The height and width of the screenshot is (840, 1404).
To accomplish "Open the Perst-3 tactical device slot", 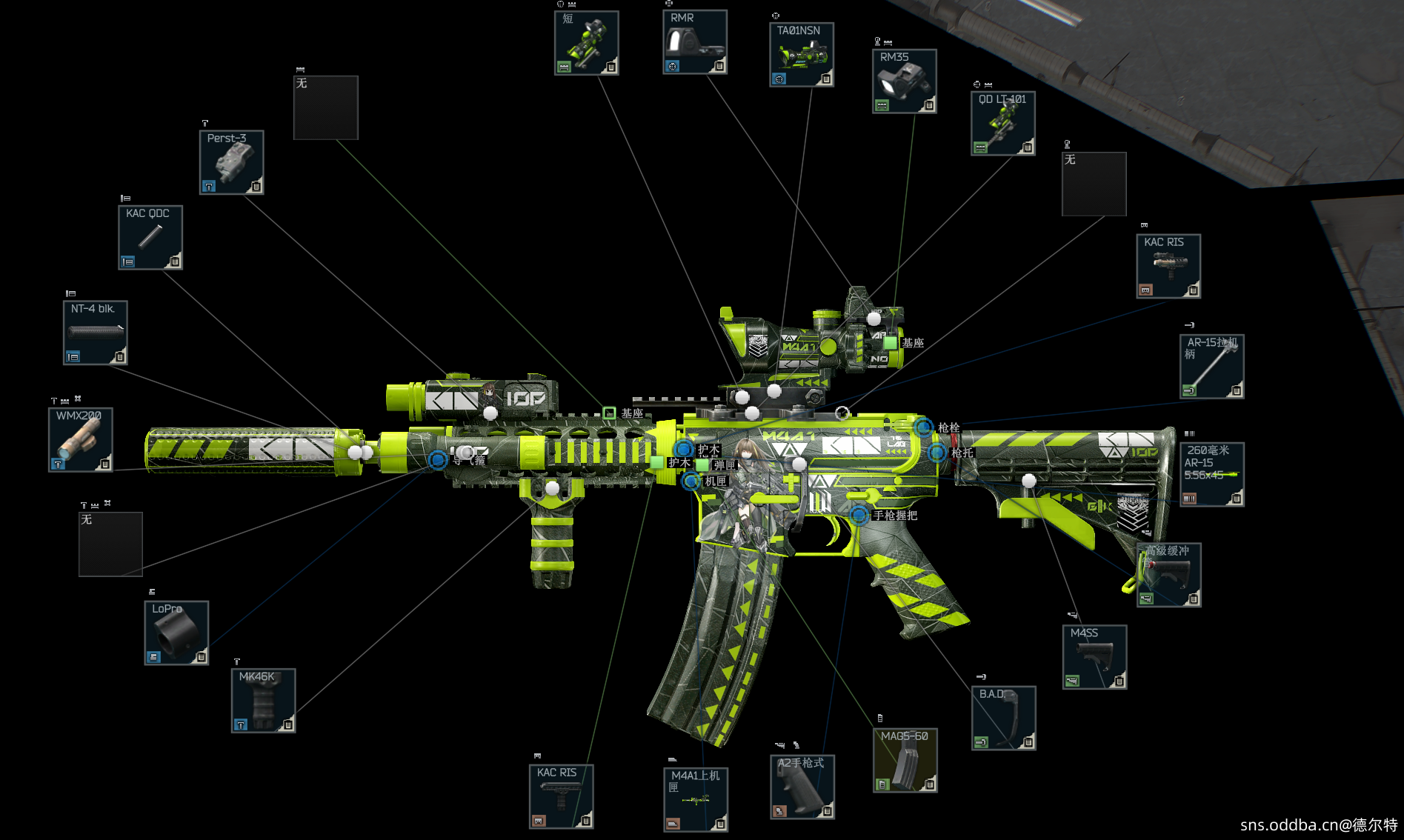I will click(231, 163).
